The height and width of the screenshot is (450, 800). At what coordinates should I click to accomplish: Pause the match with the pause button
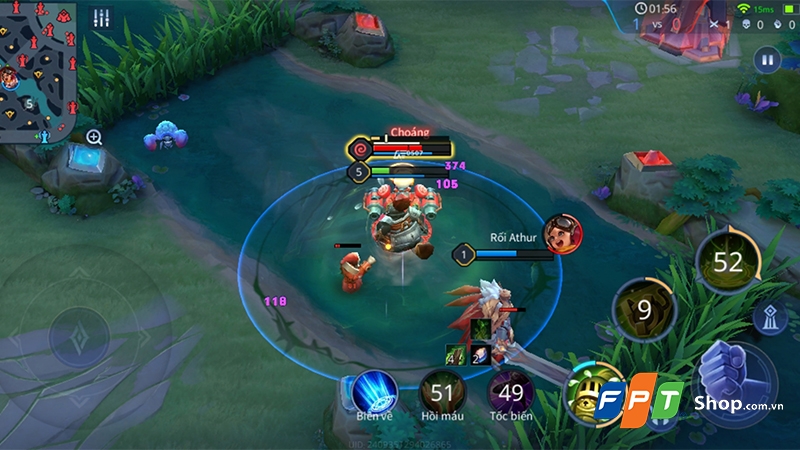pyautogui.click(x=767, y=60)
